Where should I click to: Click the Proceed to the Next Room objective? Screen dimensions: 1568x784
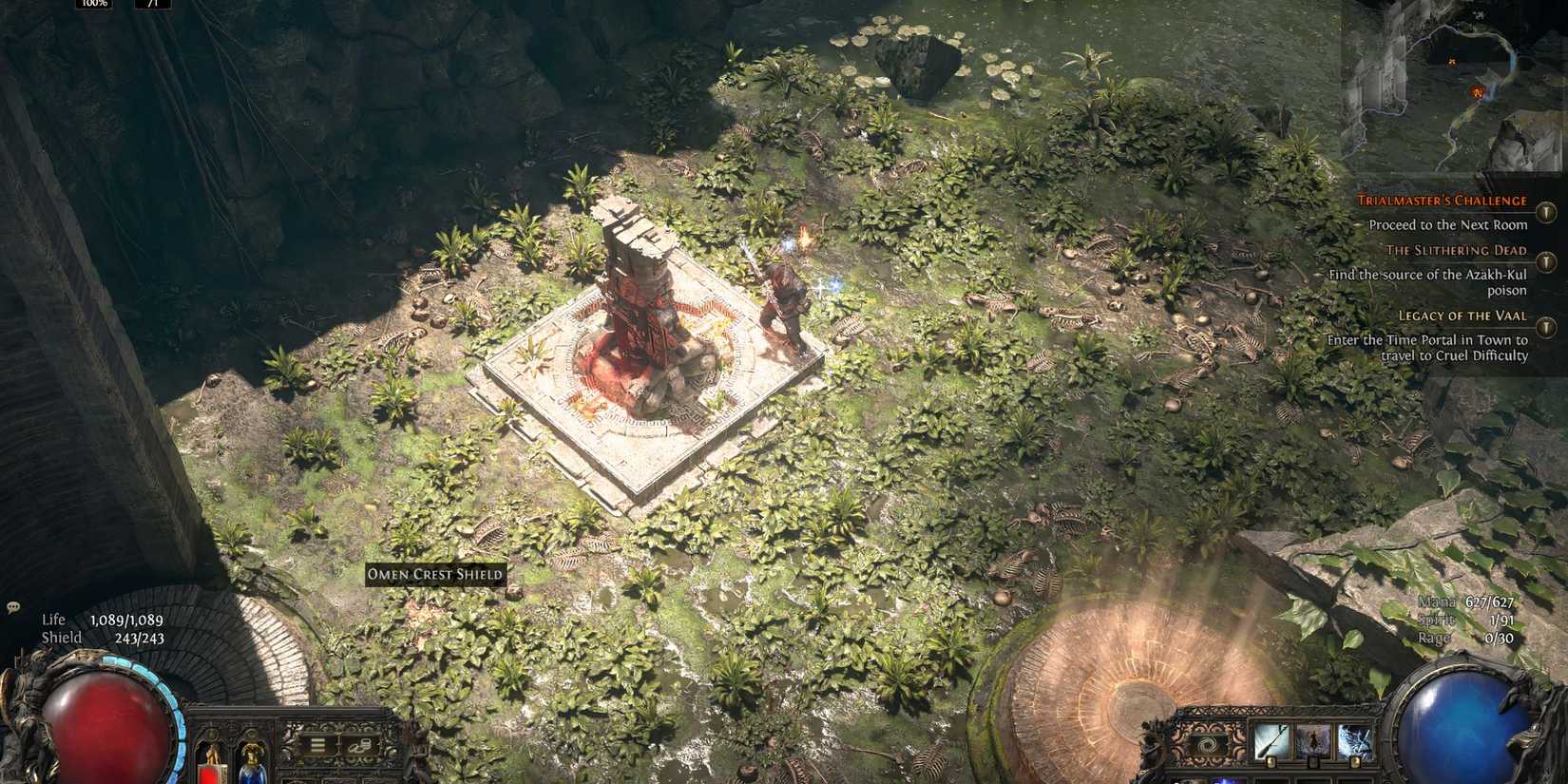[x=1446, y=225]
